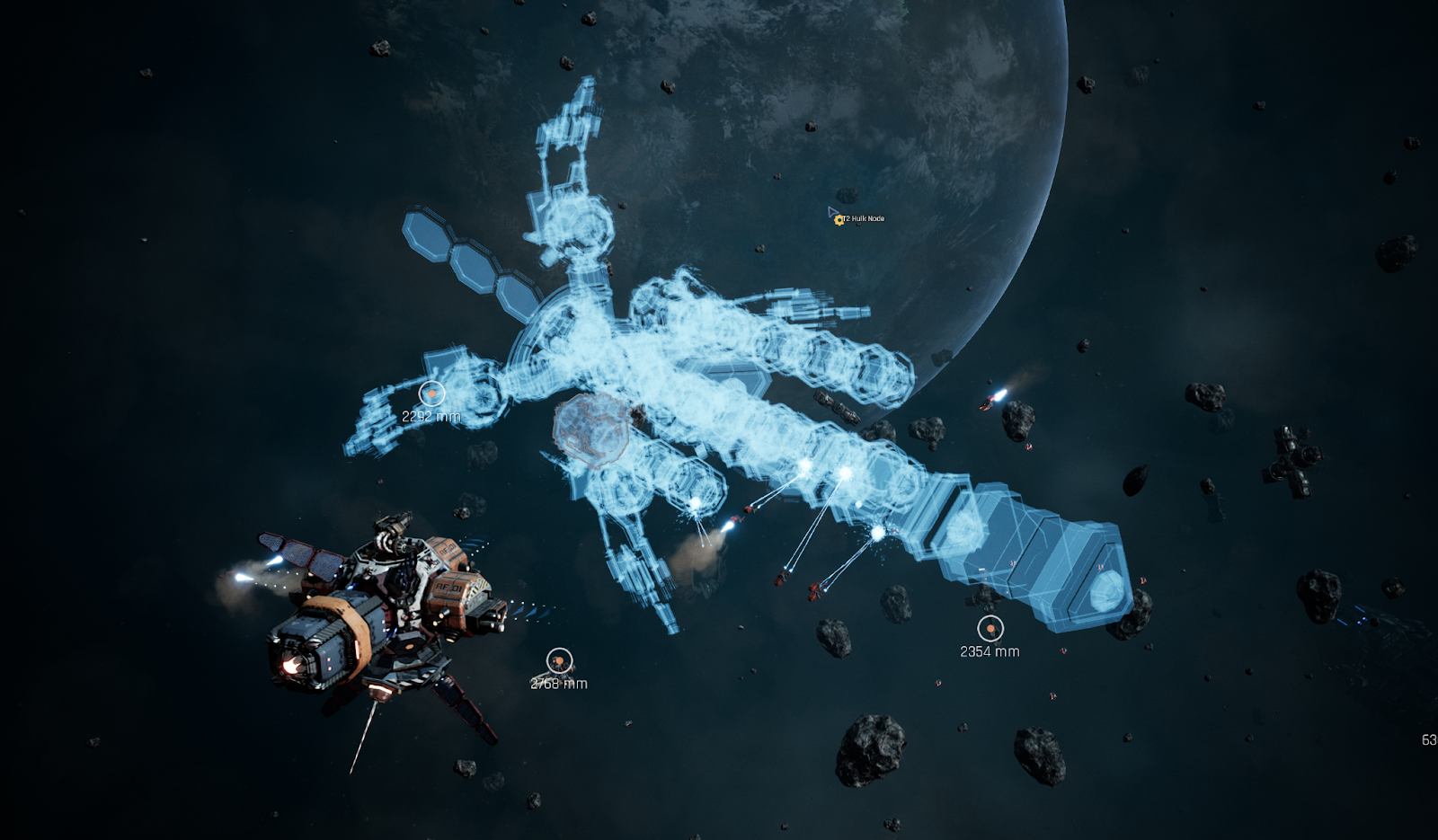Open the T2 Hulk Node waypoint label
This screenshot has width=1438, height=840.
pos(863,218)
